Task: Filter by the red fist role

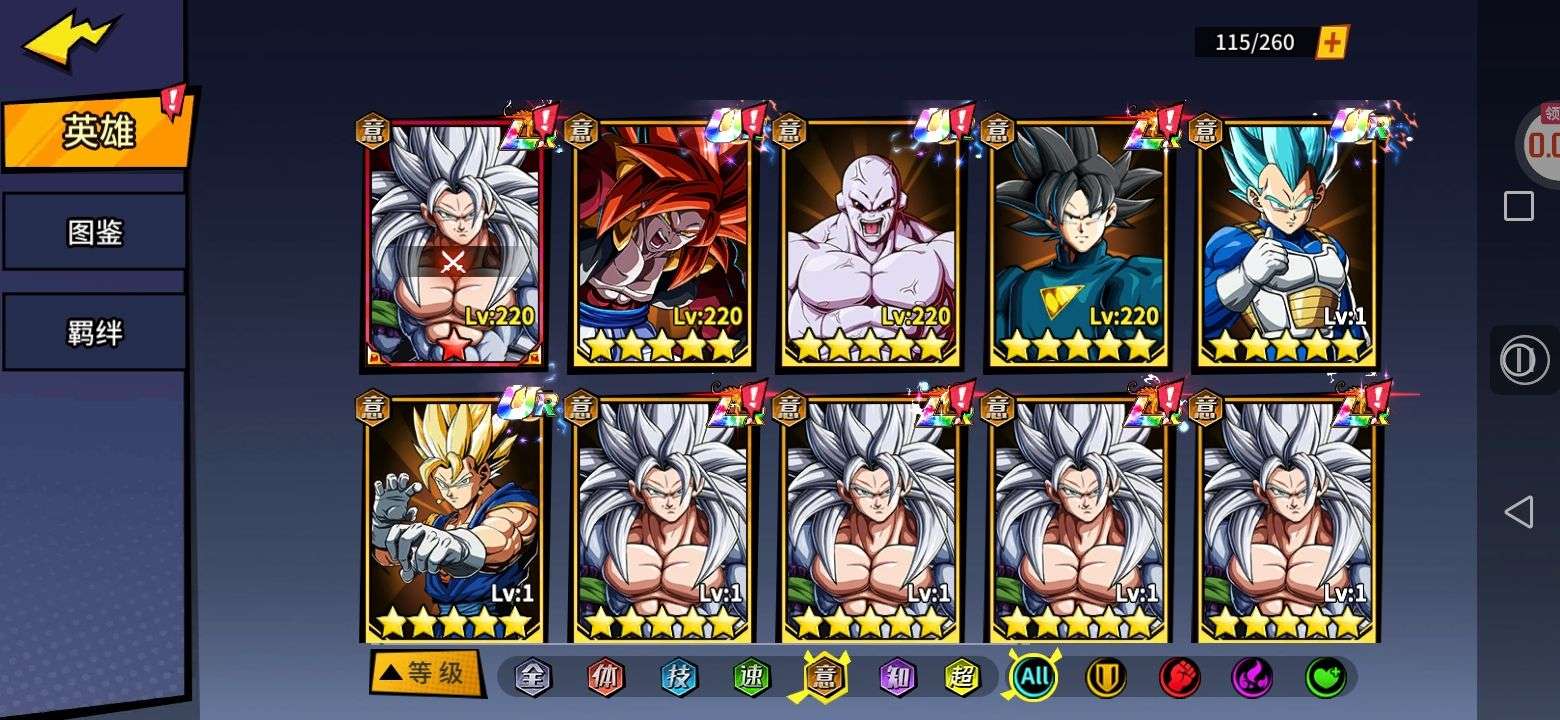Action: 1179,677
